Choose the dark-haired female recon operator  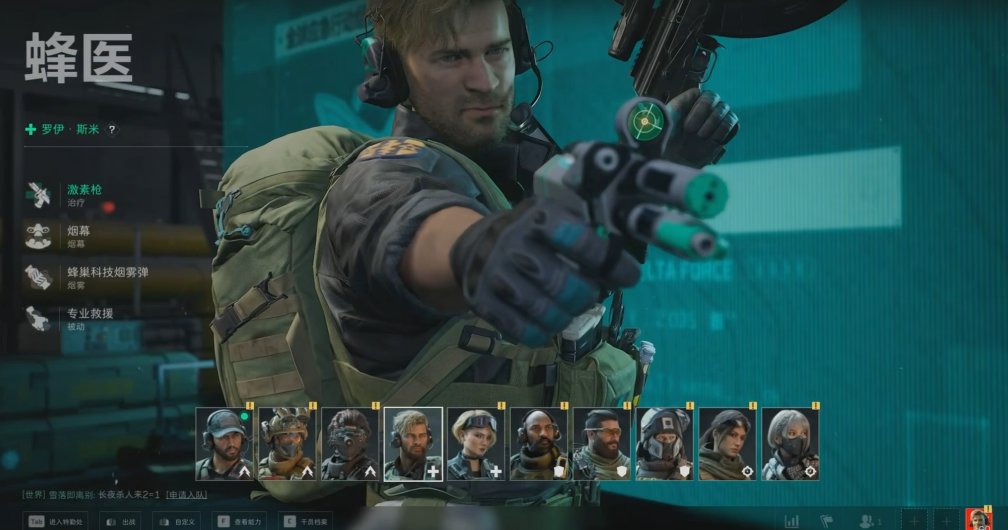click(x=728, y=444)
